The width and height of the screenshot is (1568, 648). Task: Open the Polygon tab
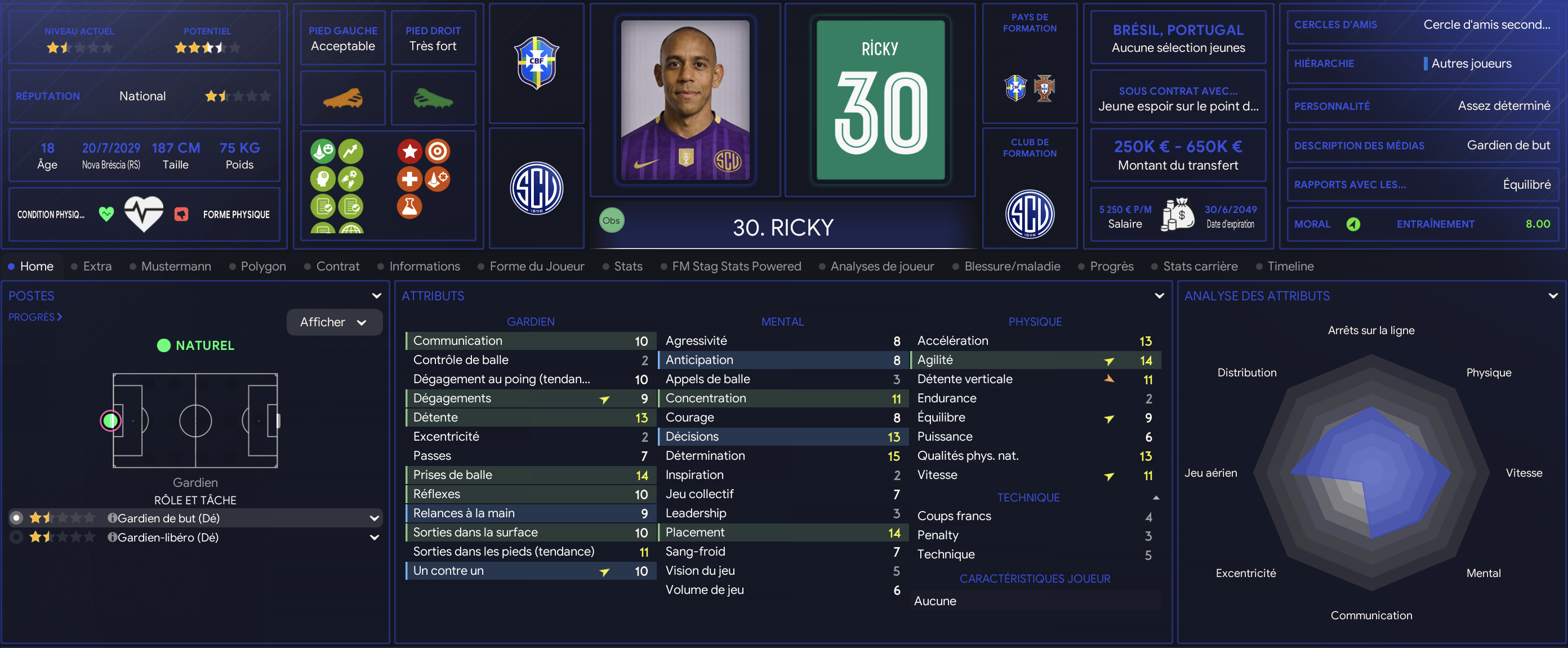pyautogui.click(x=263, y=266)
